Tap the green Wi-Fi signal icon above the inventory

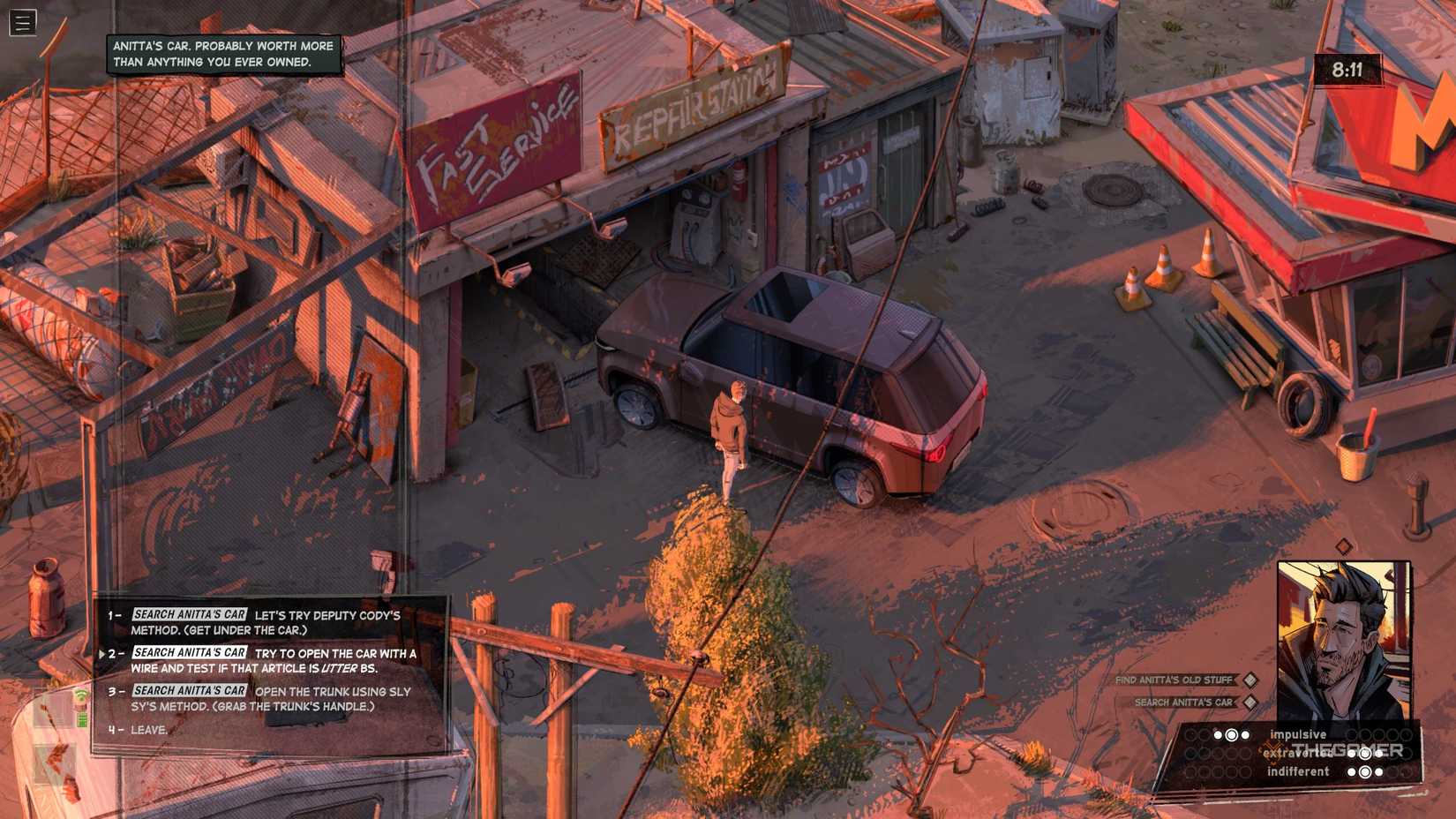[82, 695]
